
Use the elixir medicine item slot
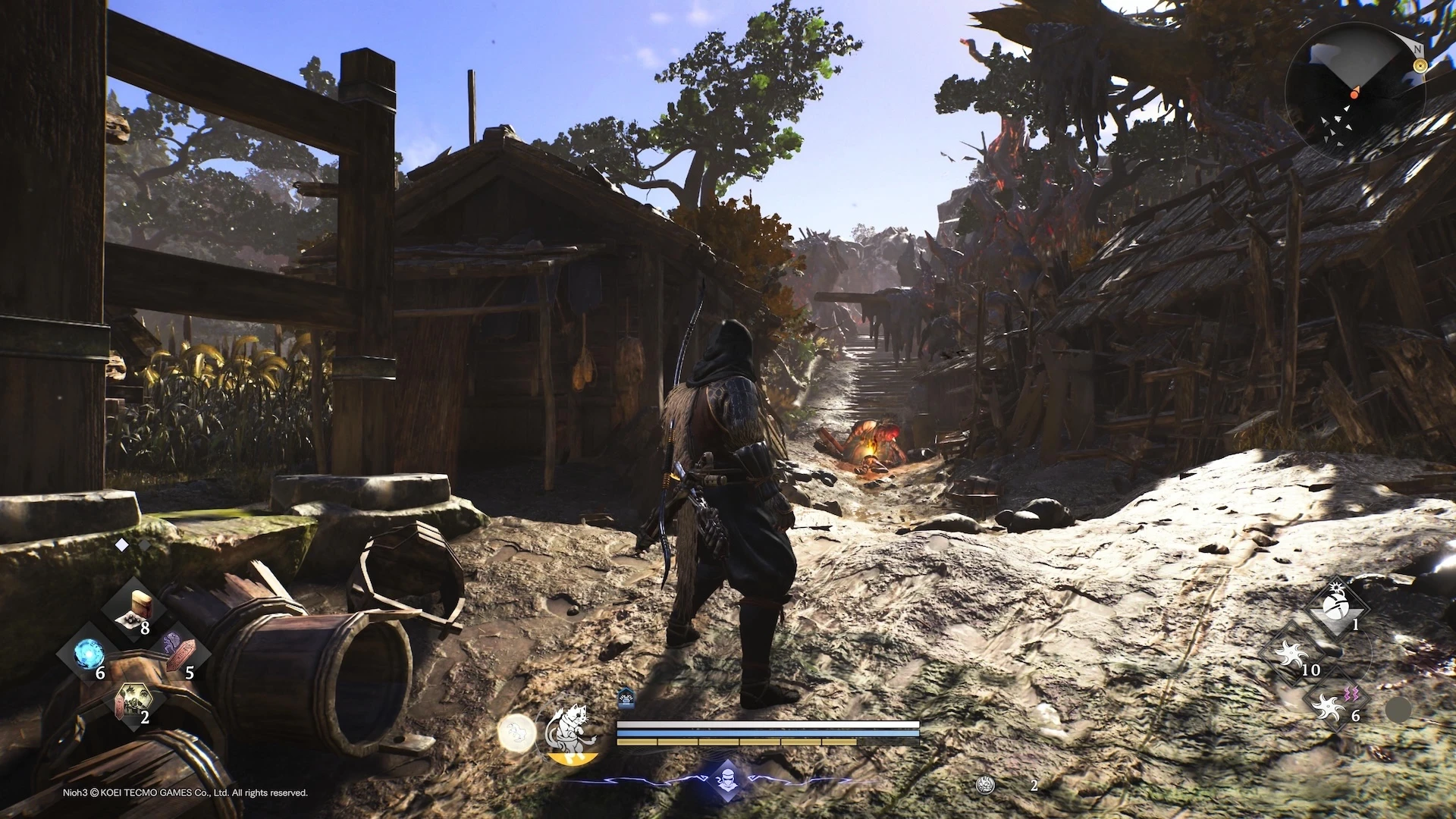point(133,610)
